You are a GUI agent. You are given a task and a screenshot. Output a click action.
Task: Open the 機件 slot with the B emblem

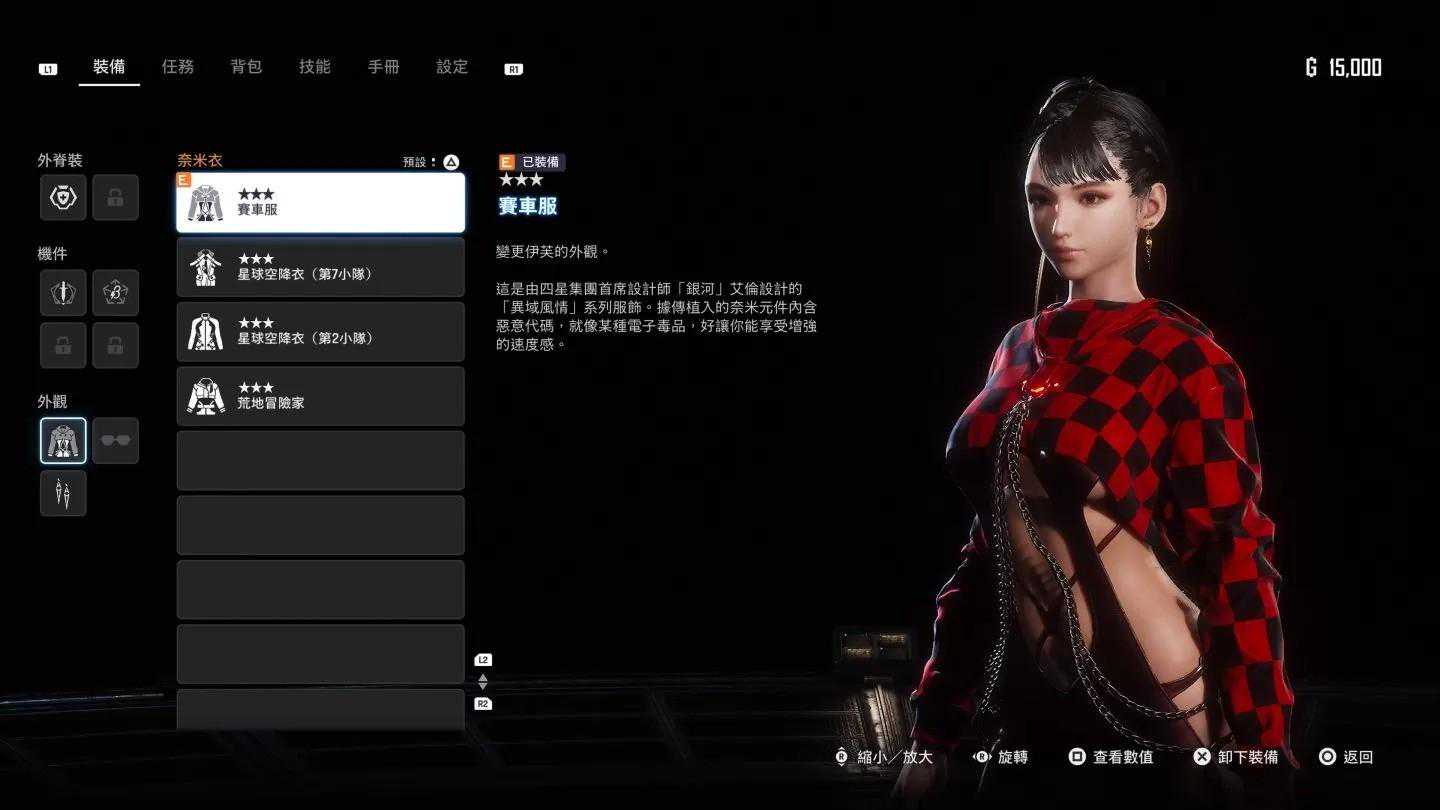115,293
